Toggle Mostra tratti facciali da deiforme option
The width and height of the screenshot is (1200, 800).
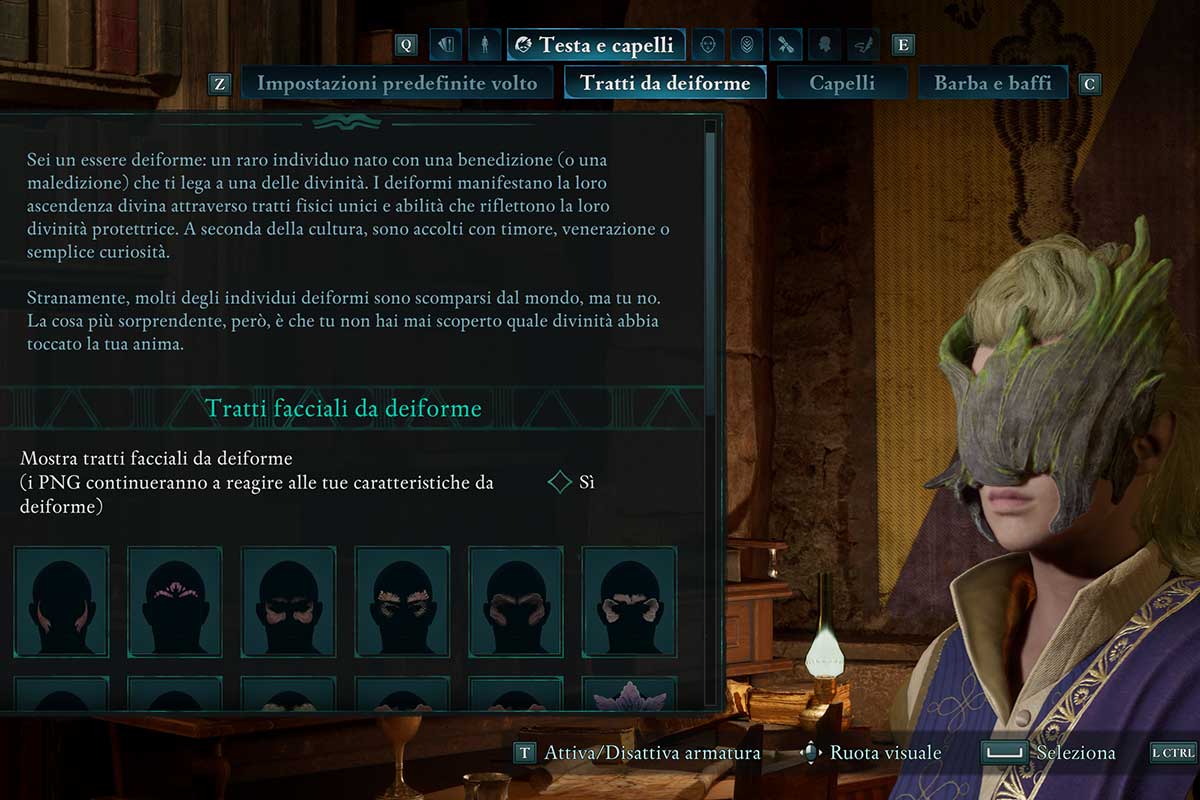(561, 483)
